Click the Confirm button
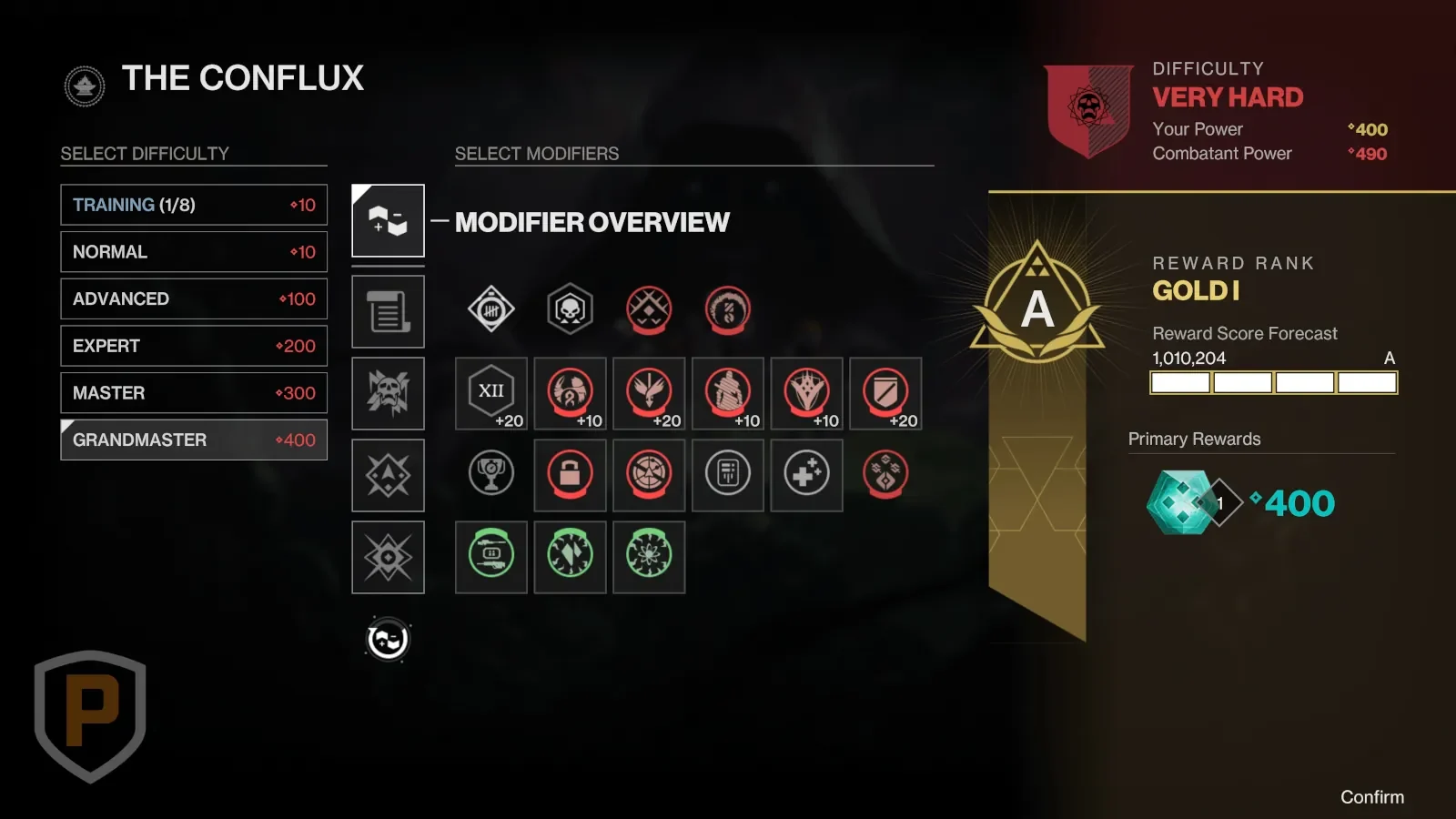This screenshot has width=1456, height=819. tap(1372, 796)
